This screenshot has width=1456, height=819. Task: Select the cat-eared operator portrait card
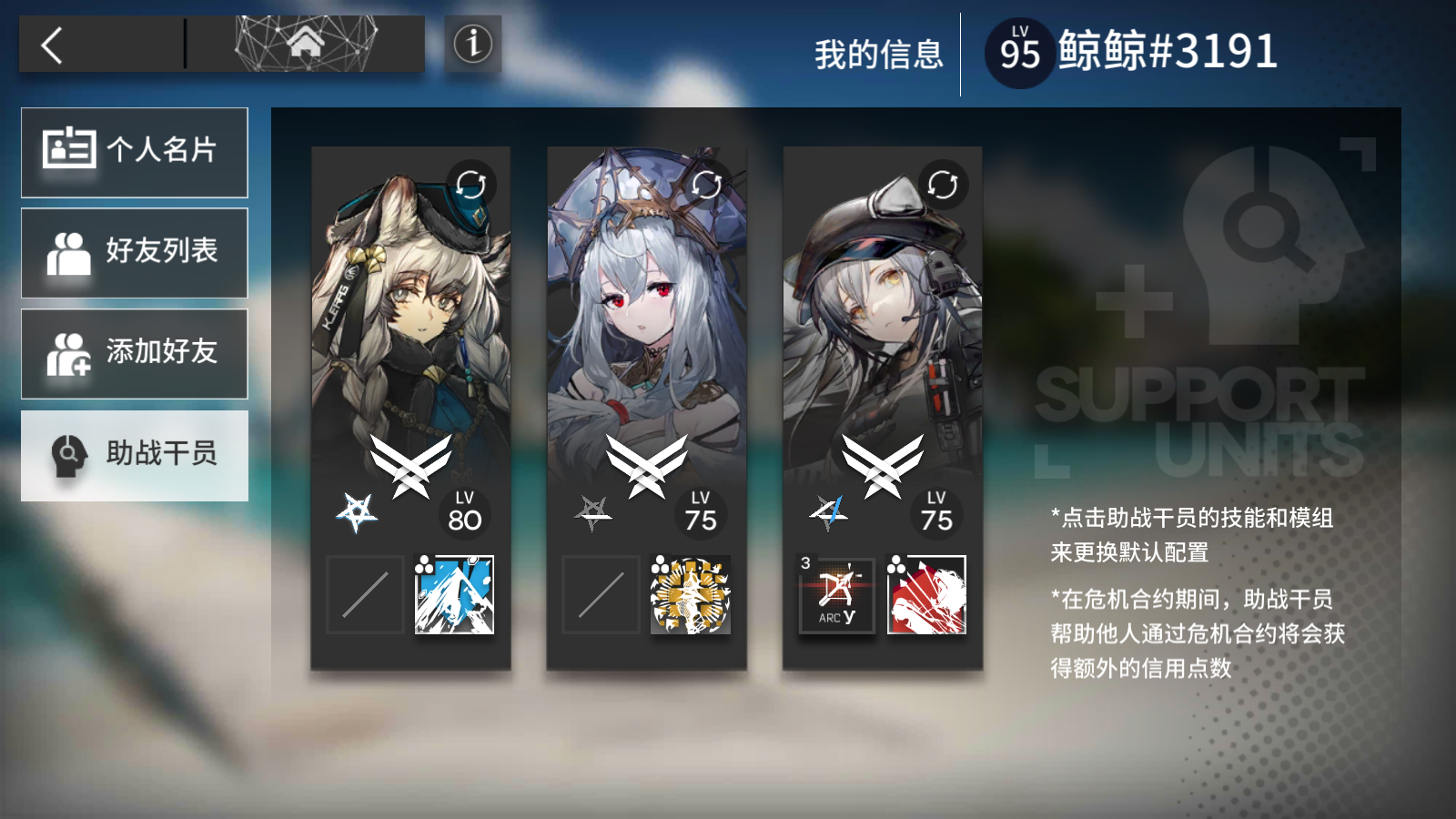point(410,328)
